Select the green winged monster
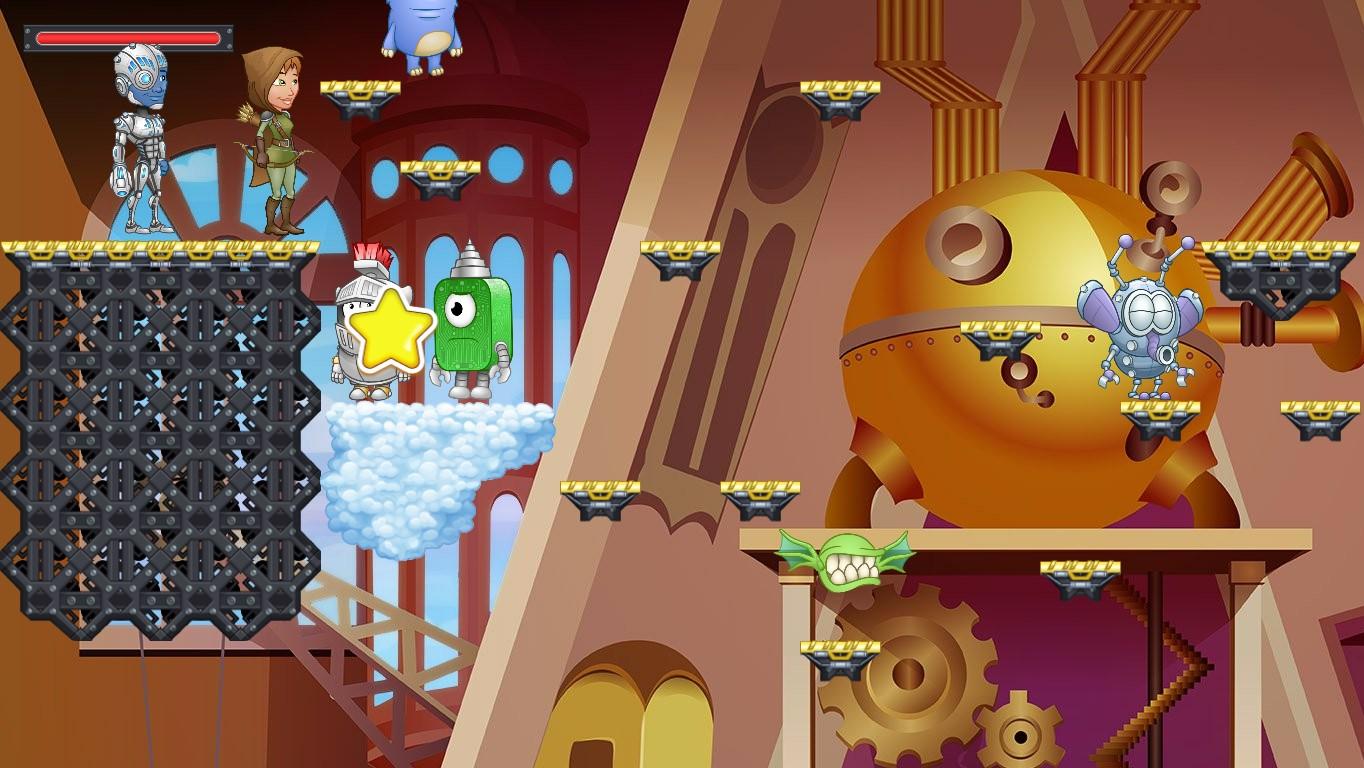 [x=845, y=560]
